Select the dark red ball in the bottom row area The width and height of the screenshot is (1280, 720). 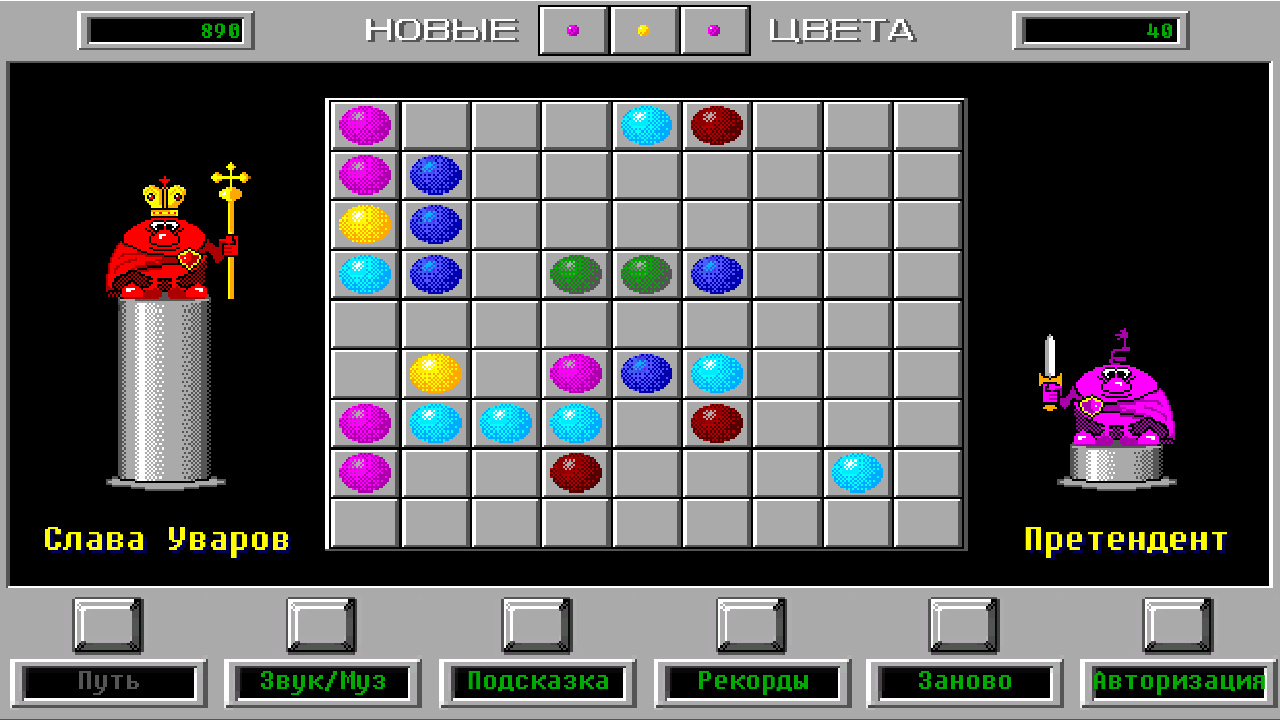(574, 473)
